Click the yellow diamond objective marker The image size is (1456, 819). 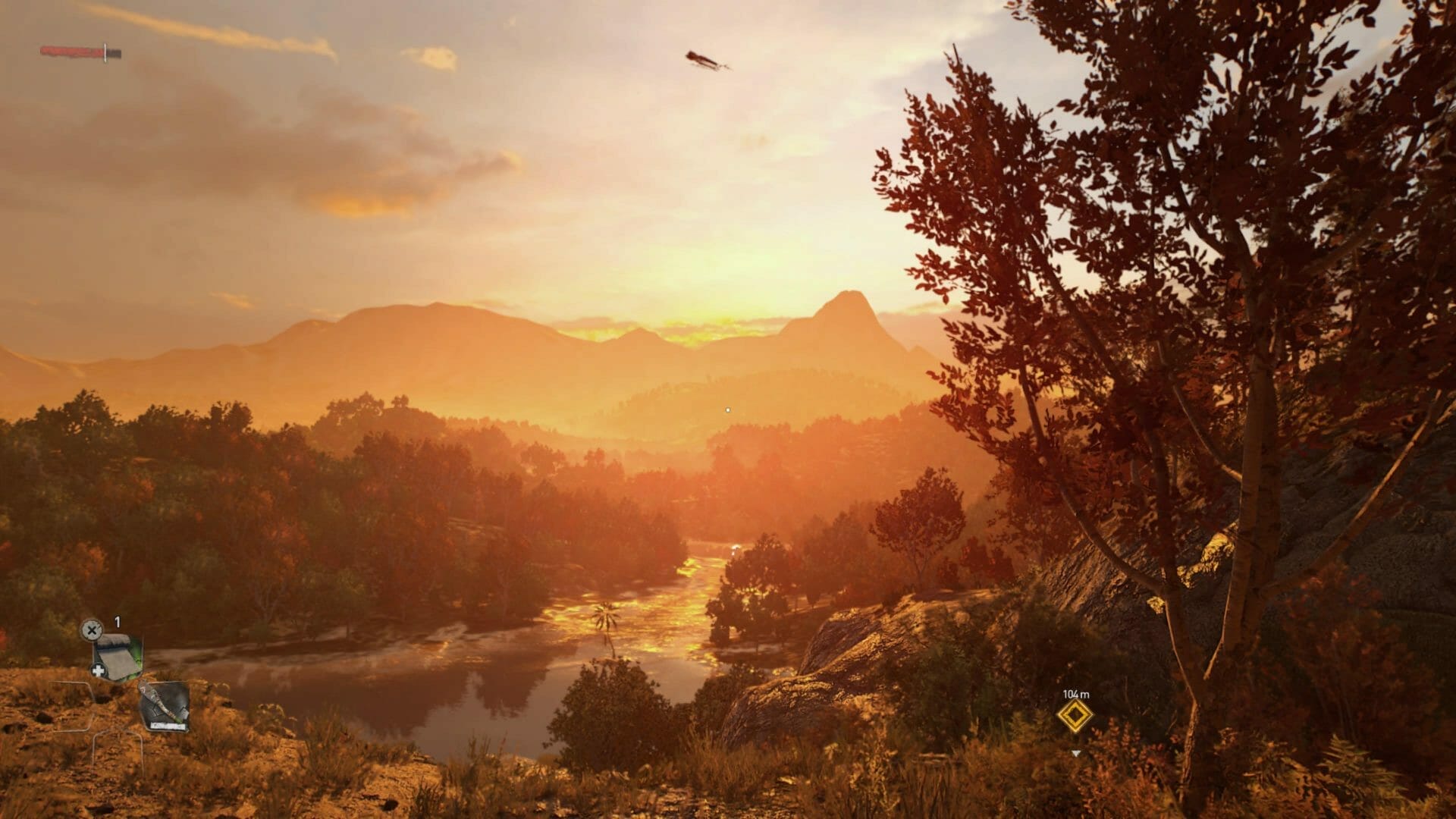click(x=1075, y=716)
